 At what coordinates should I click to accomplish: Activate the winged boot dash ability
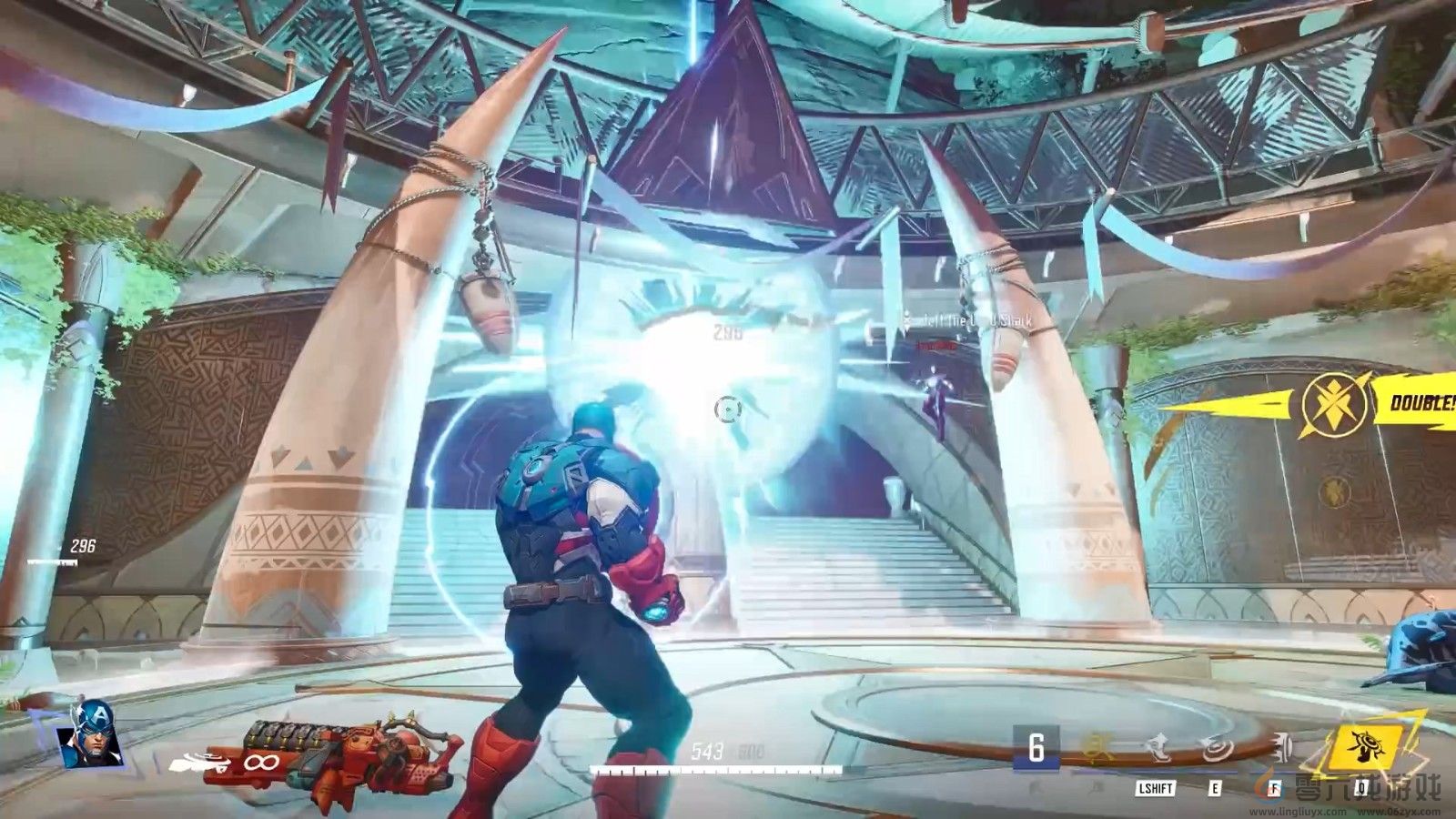(x=1158, y=748)
